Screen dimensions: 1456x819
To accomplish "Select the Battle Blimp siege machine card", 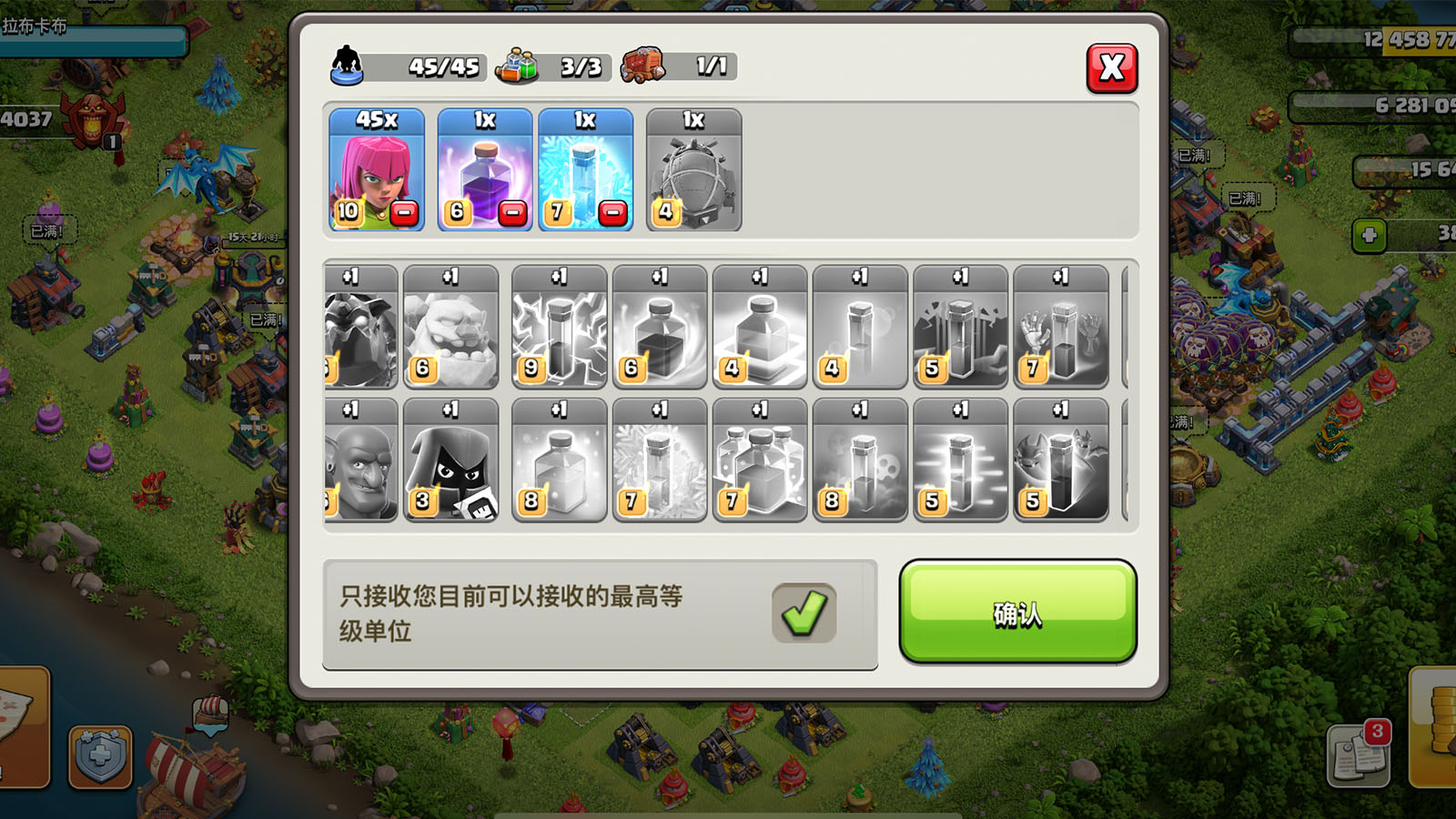I will (693, 170).
